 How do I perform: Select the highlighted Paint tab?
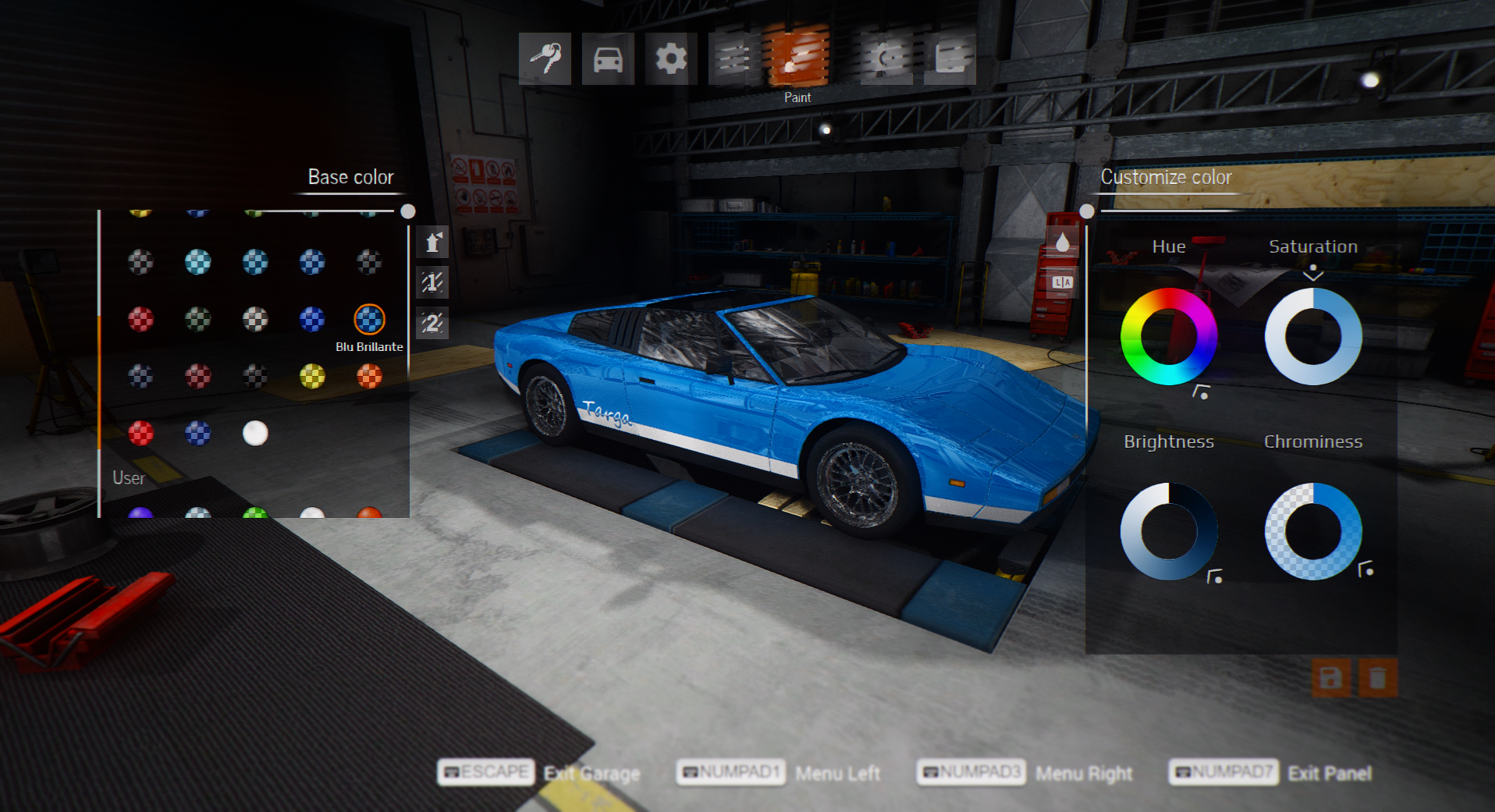click(797, 56)
